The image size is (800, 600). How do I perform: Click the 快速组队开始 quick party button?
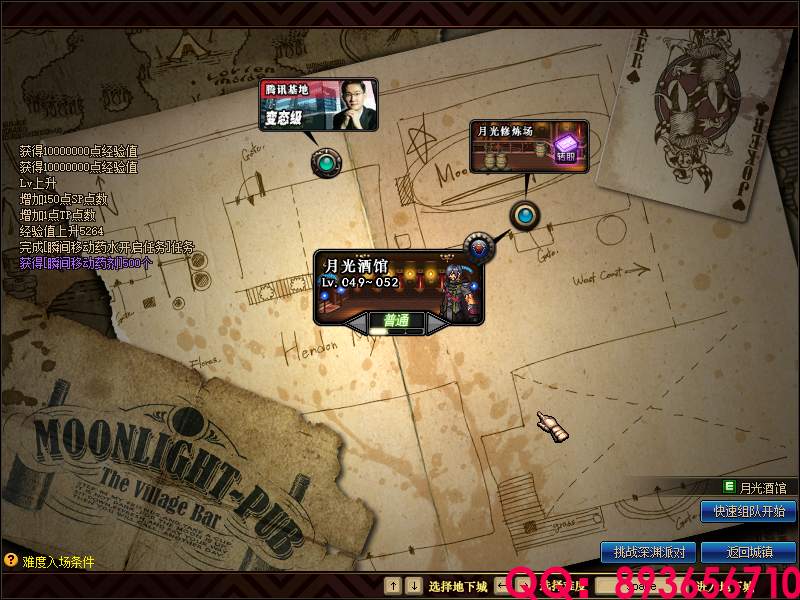[x=748, y=511]
